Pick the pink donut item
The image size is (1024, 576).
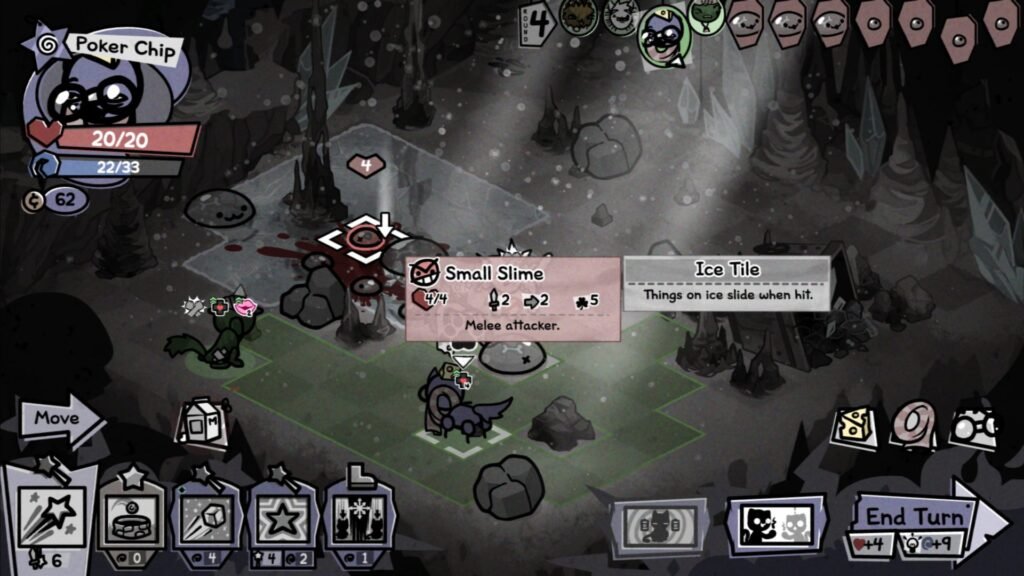coord(911,424)
